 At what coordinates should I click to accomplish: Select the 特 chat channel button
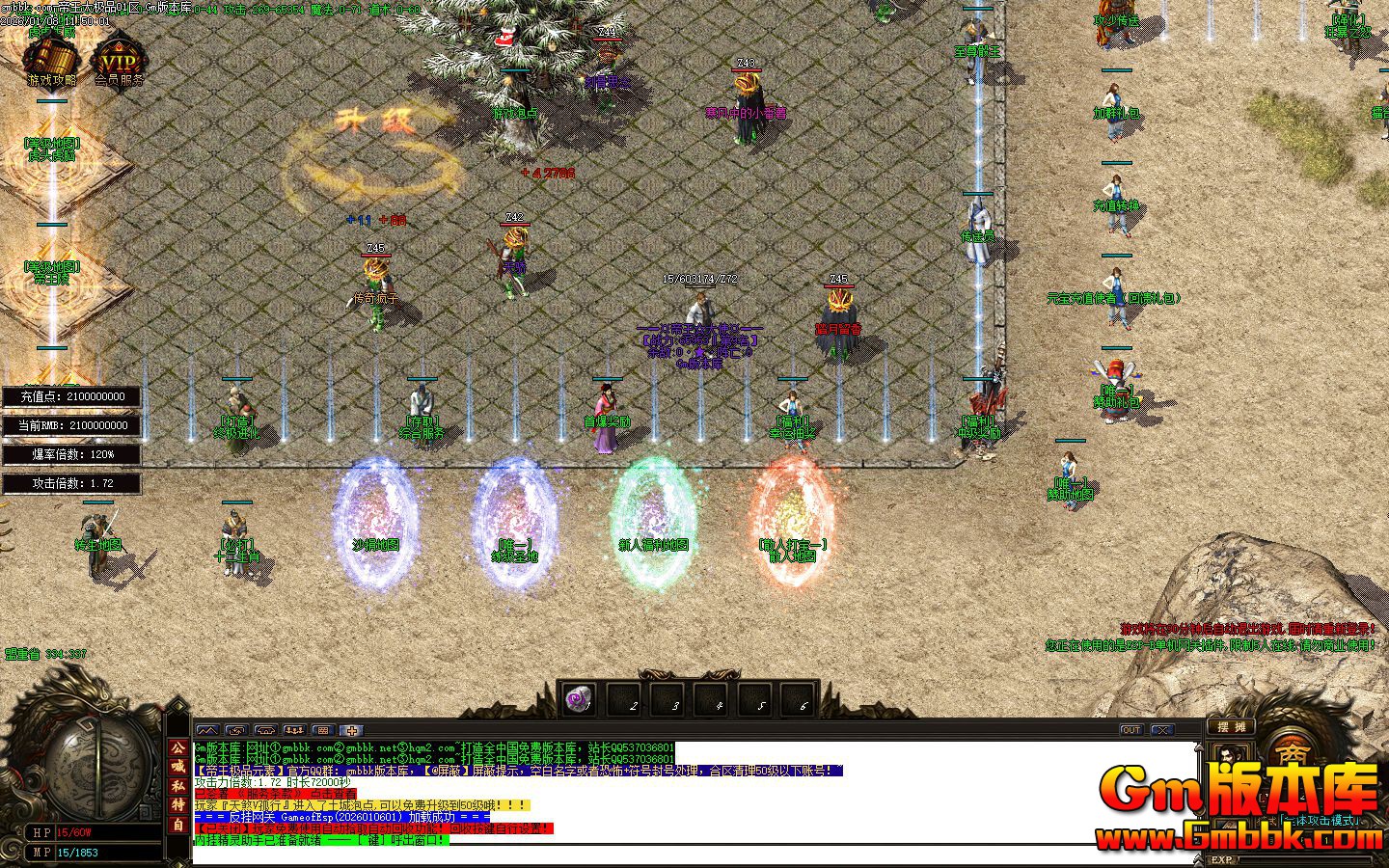click(178, 804)
